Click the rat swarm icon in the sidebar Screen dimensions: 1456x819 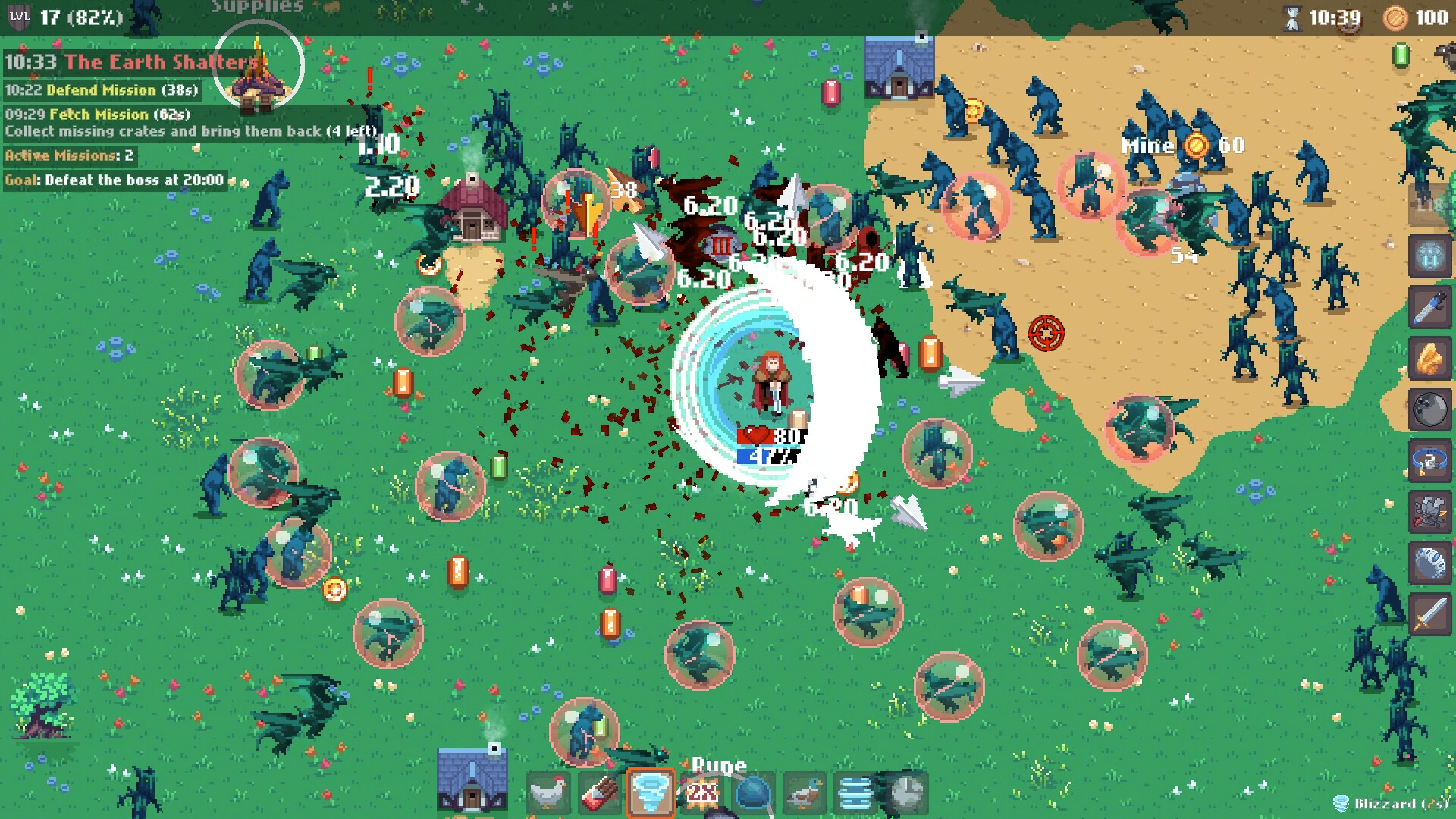(1428, 508)
